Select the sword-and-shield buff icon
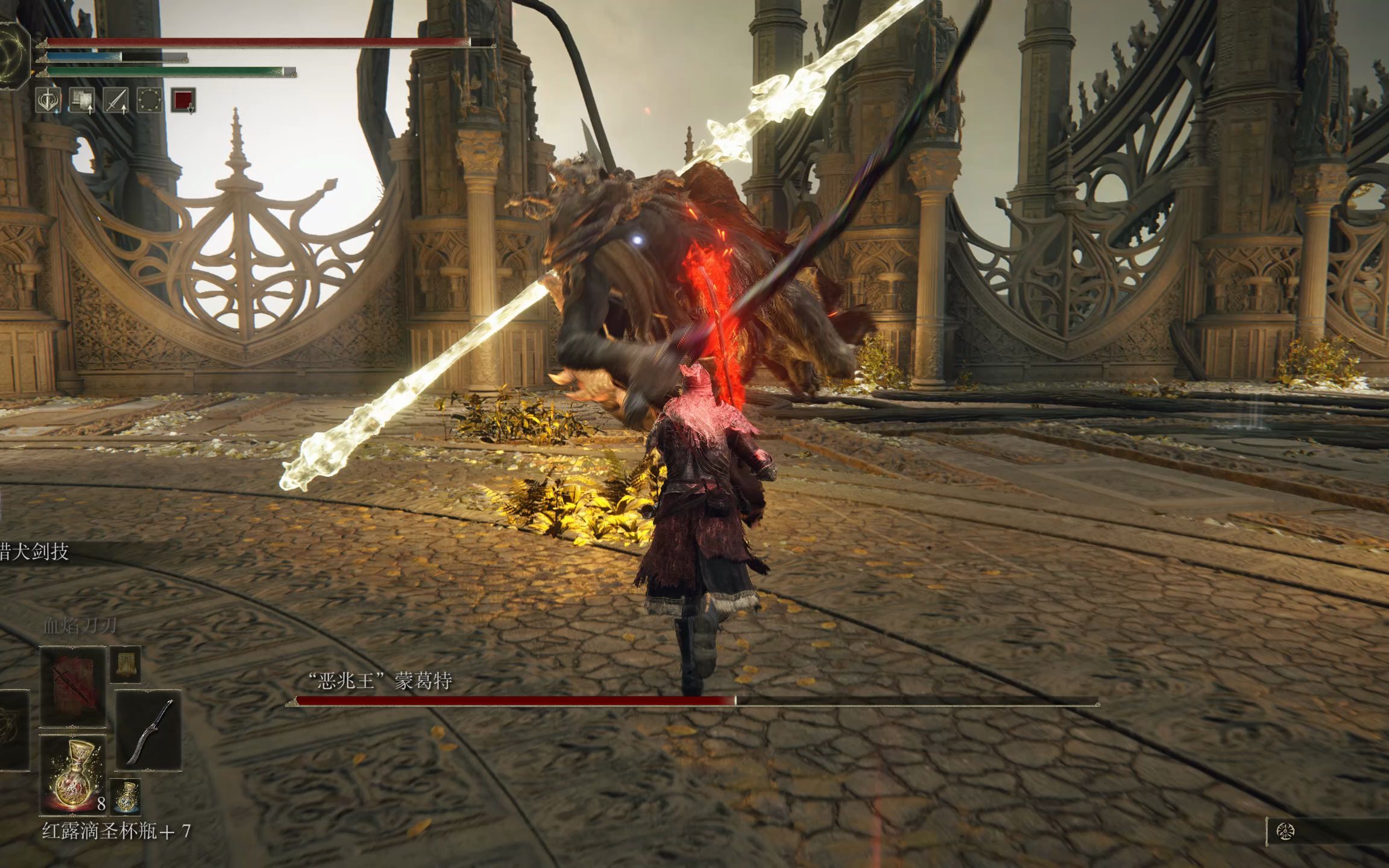This screenshot has width=1389, height=868. (48, 100)
